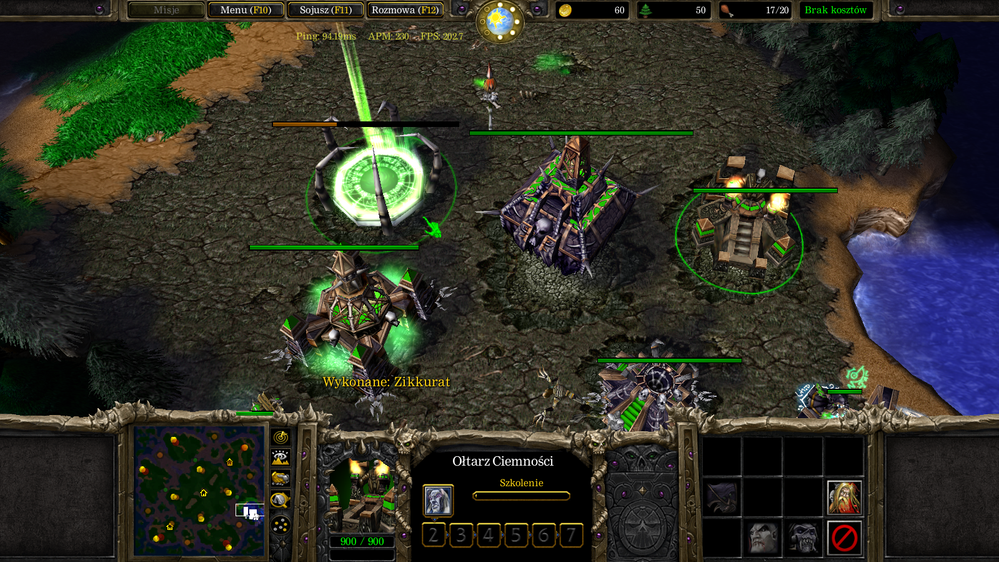Toggle minimap creep camp display button

(x=281, y=500)
